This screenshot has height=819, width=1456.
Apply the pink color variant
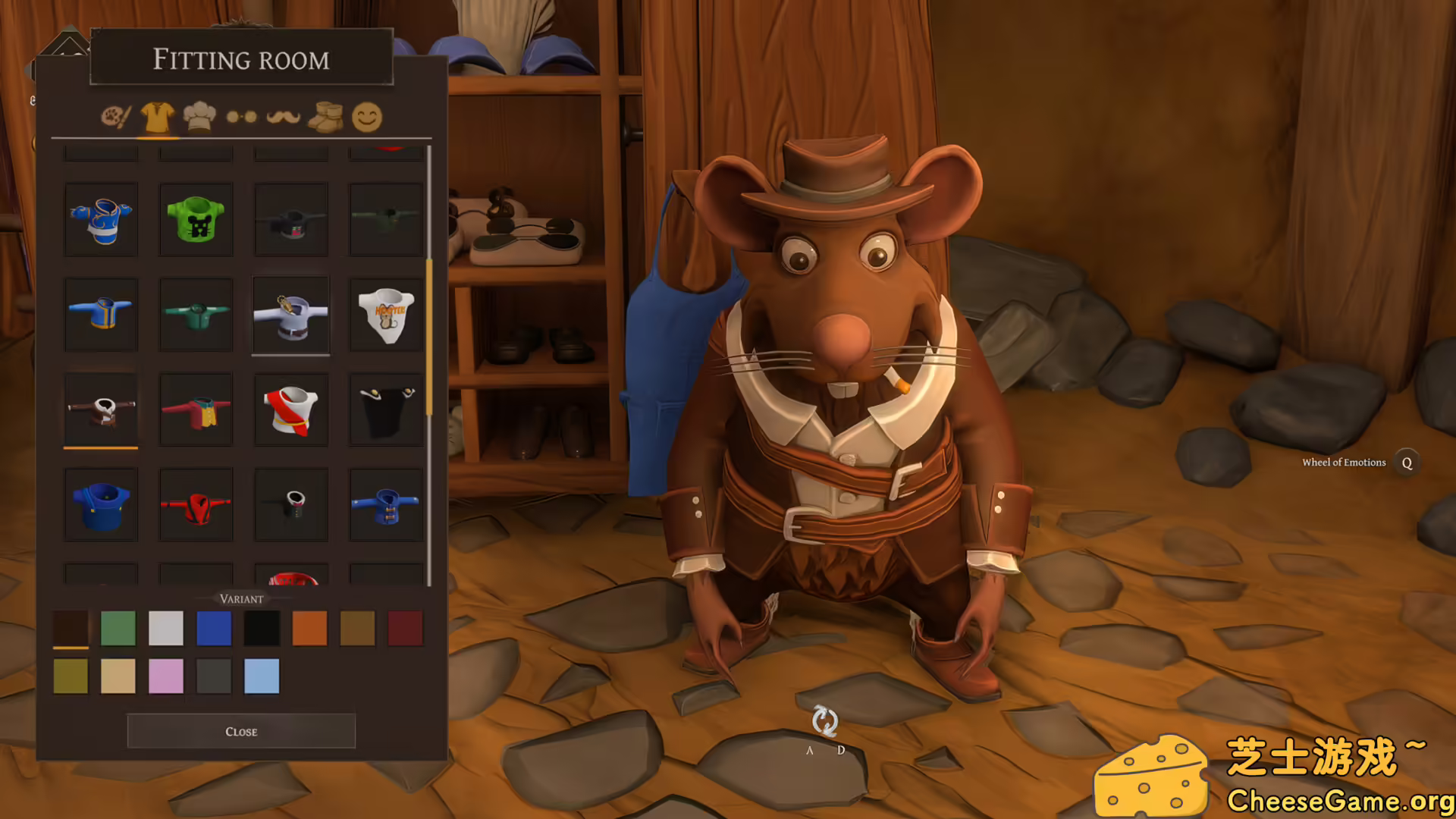coord(166,676)
